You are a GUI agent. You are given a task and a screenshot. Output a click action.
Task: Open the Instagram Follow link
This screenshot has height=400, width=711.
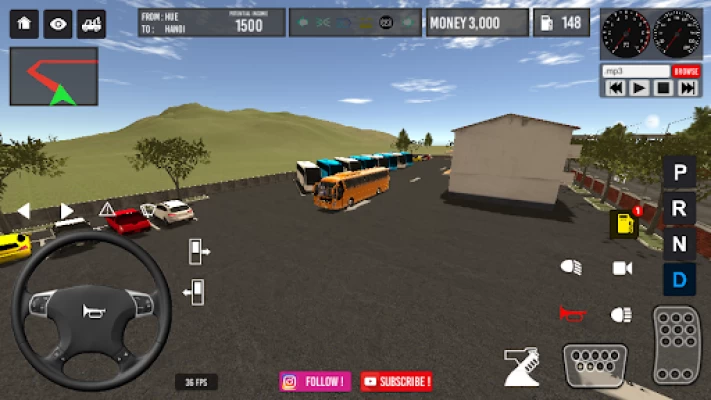pyautogui.click(x=315, y=381)
